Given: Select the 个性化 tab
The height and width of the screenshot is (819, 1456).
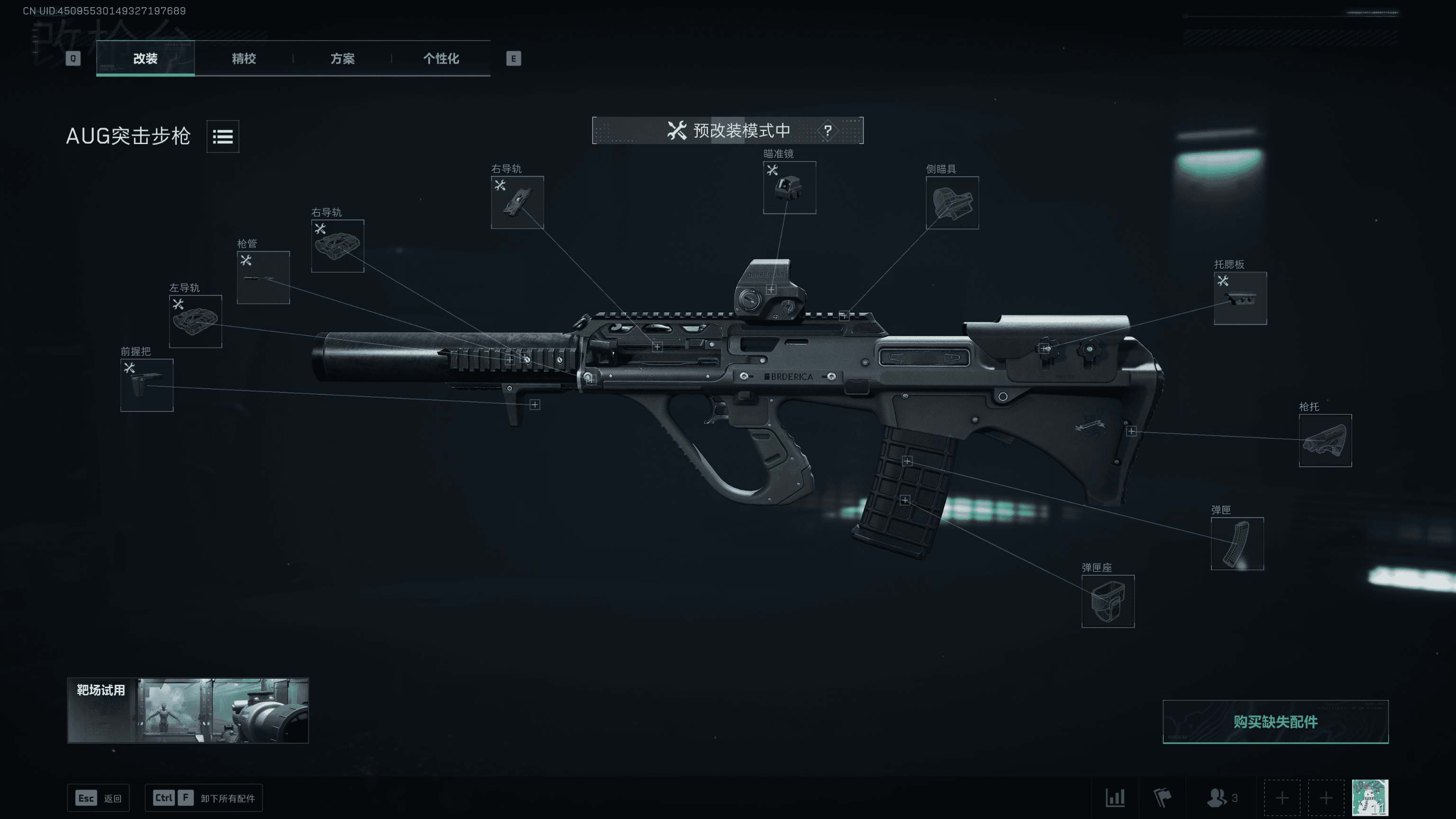Looking at the screenshot, I should point(441,58).
